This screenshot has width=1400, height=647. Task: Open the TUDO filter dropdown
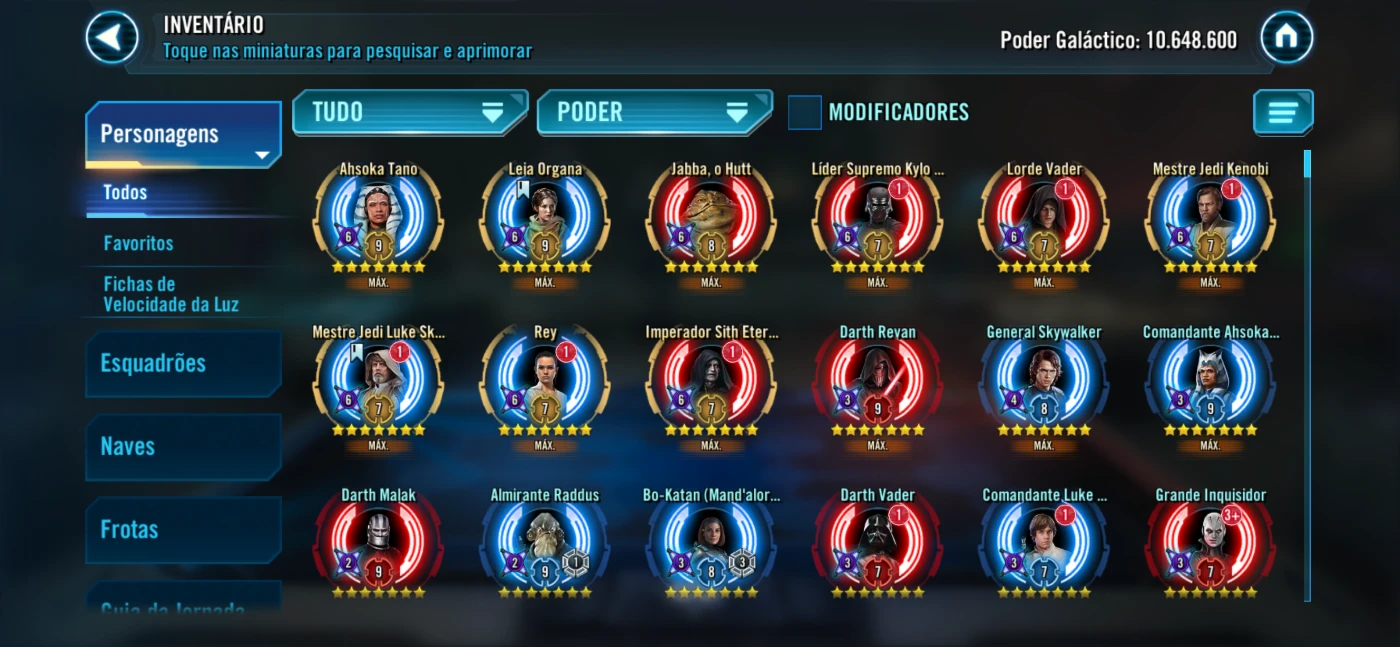408,112
